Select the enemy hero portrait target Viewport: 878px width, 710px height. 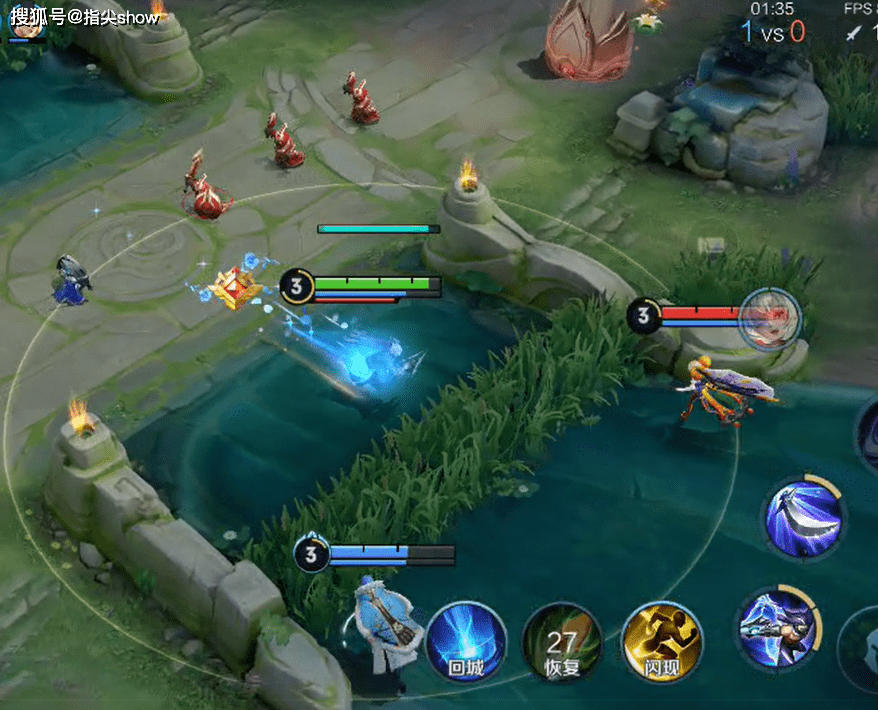click(x=769, y=317)
